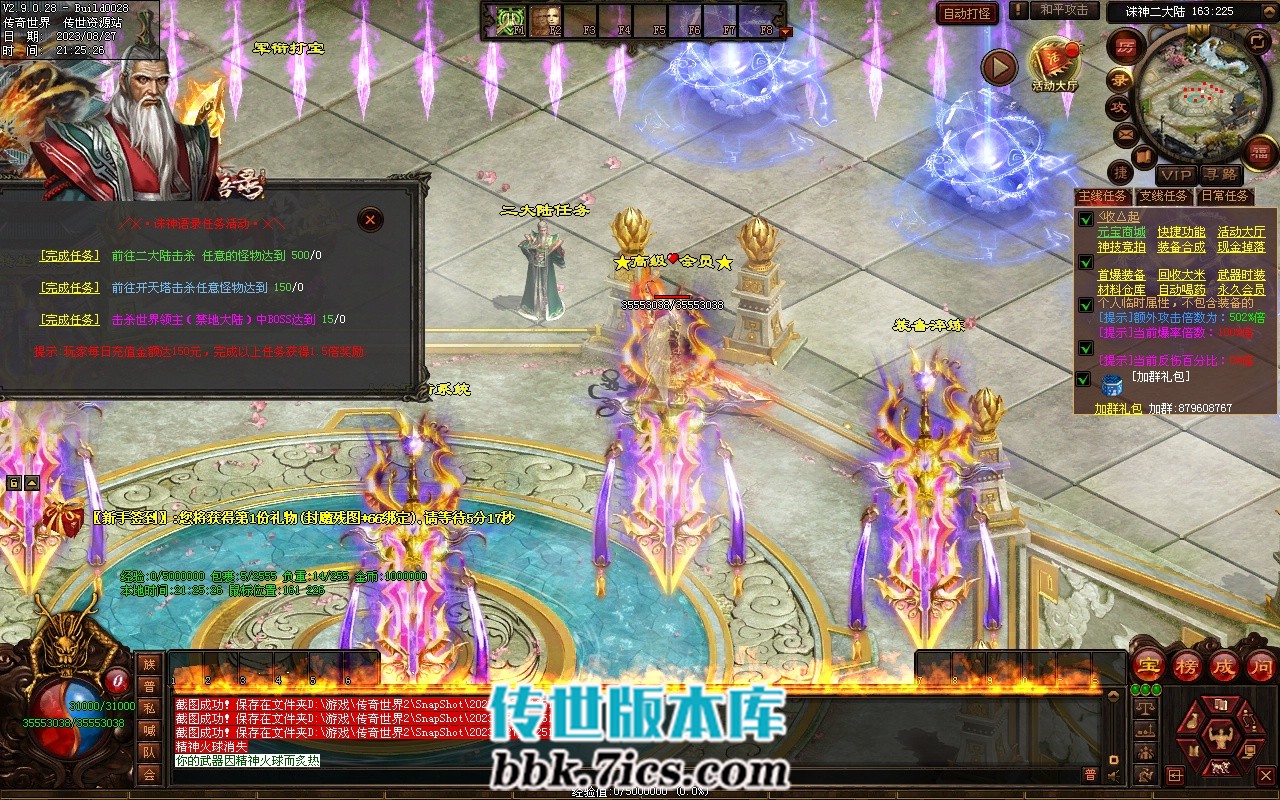
Task: Select the 队 team chat channel
Action: point(149,752)
